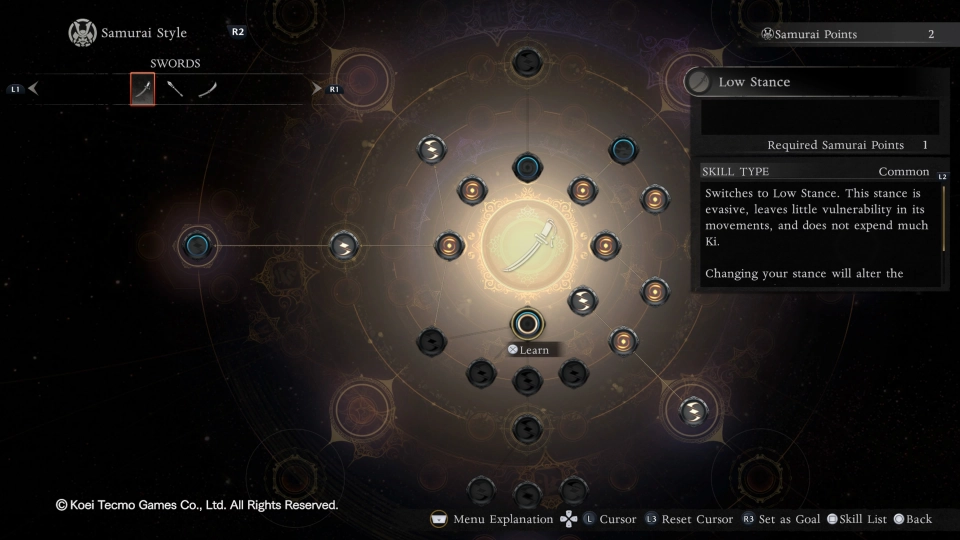Open the Samurai Style skill tree header
Viewport: 960px width, 540px height.
[143, 33]
